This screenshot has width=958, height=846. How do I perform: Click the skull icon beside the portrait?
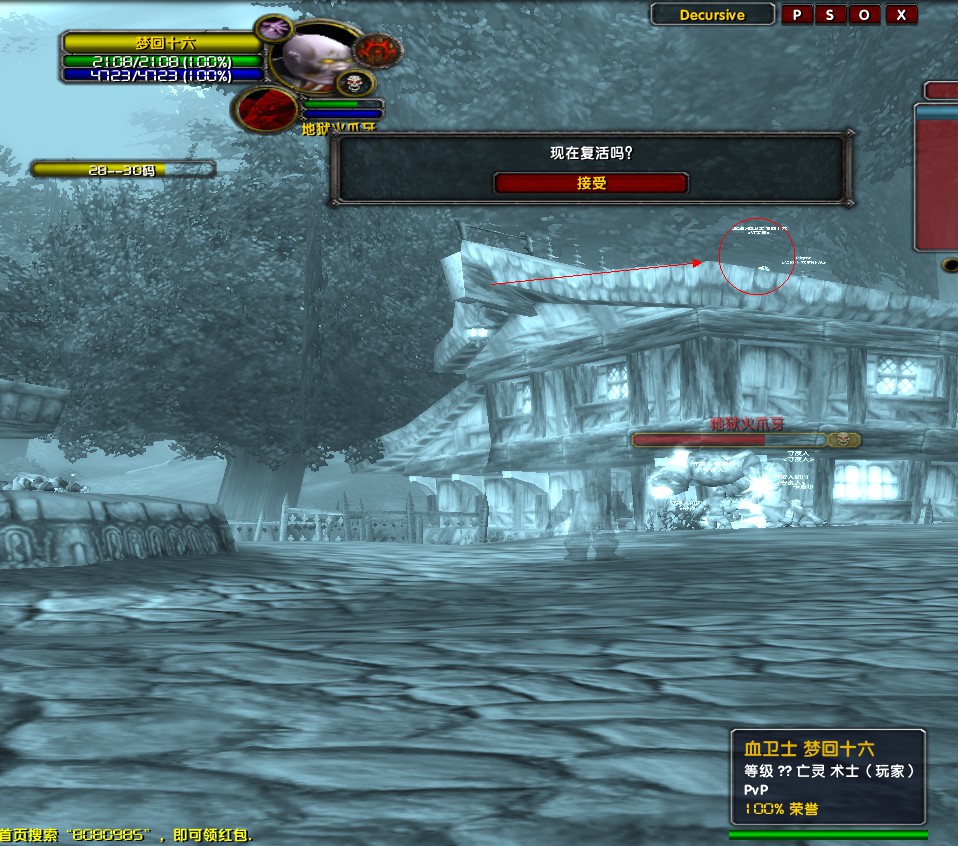click(355, 83)
